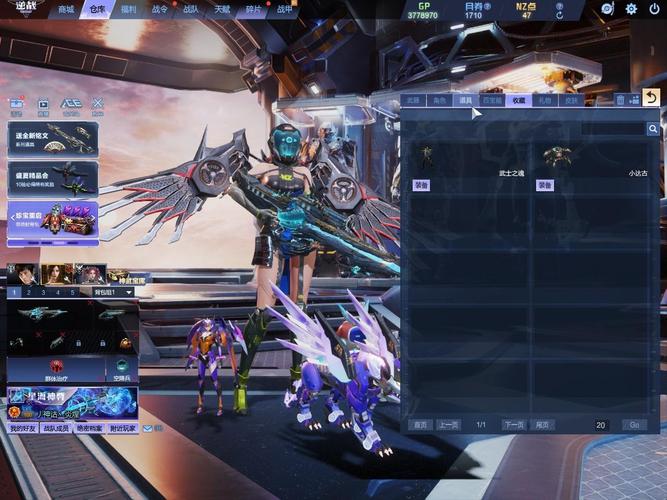667x500 pixels.
Task: Open the 我的好友 friends list
Action: coord(22,428)
